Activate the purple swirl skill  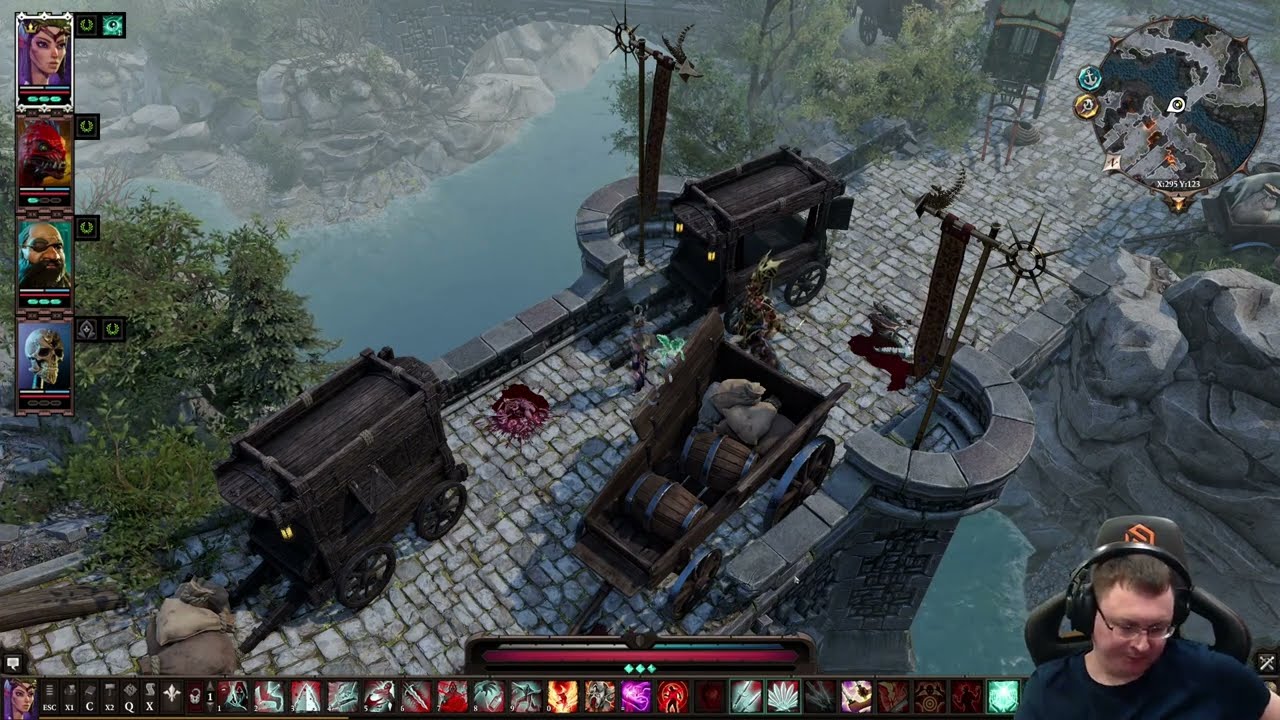(x=636, y=696)
